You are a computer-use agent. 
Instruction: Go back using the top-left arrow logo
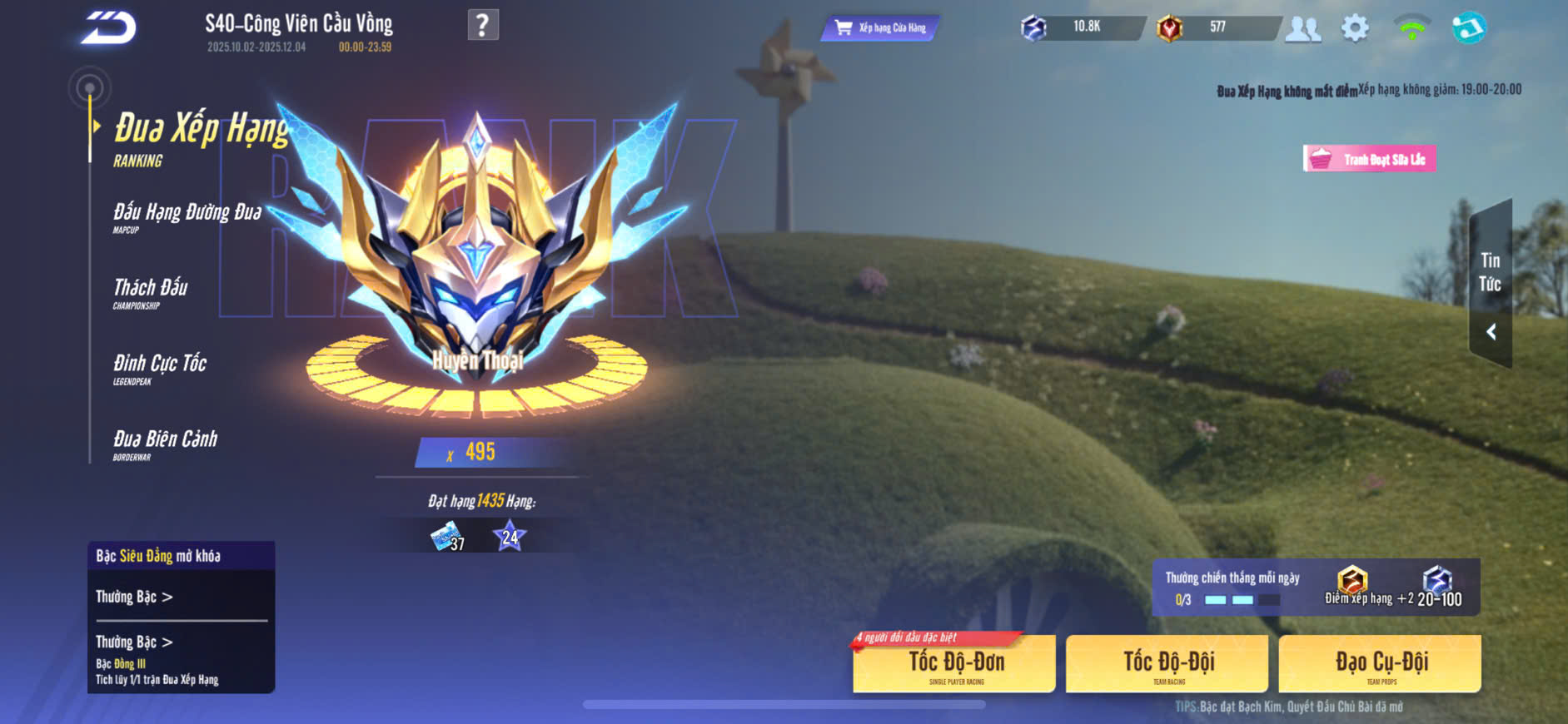pyautogui.click(x=108, y=28)
